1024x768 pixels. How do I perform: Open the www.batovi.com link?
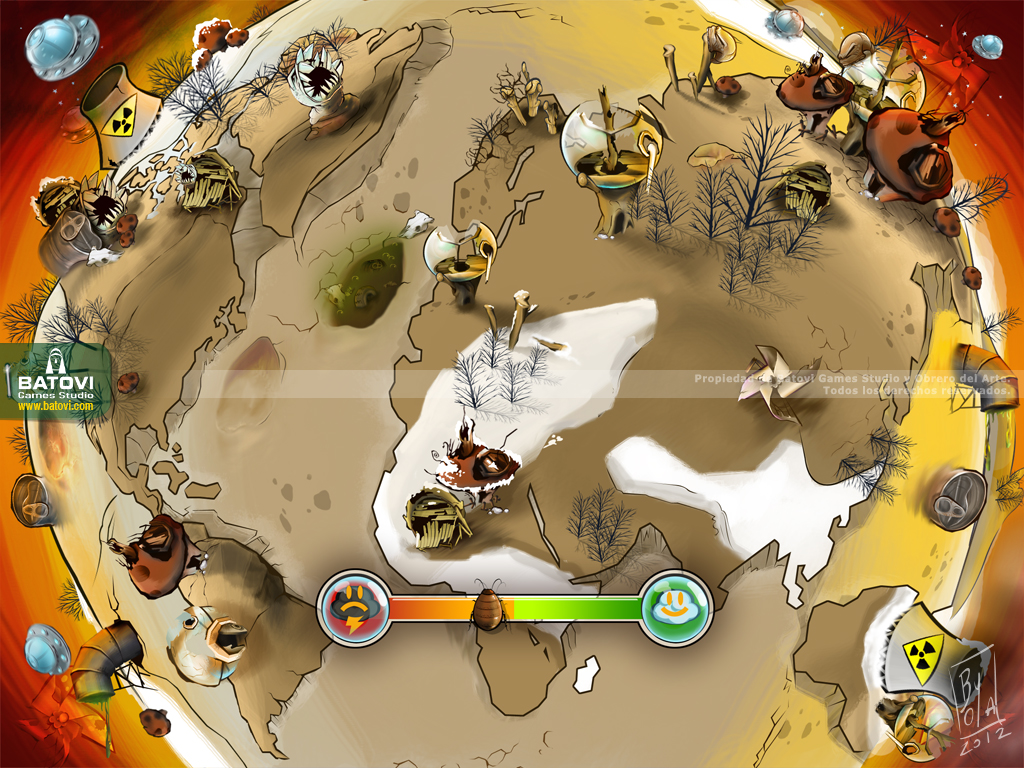pyautogui.click(x=56, y=407)
